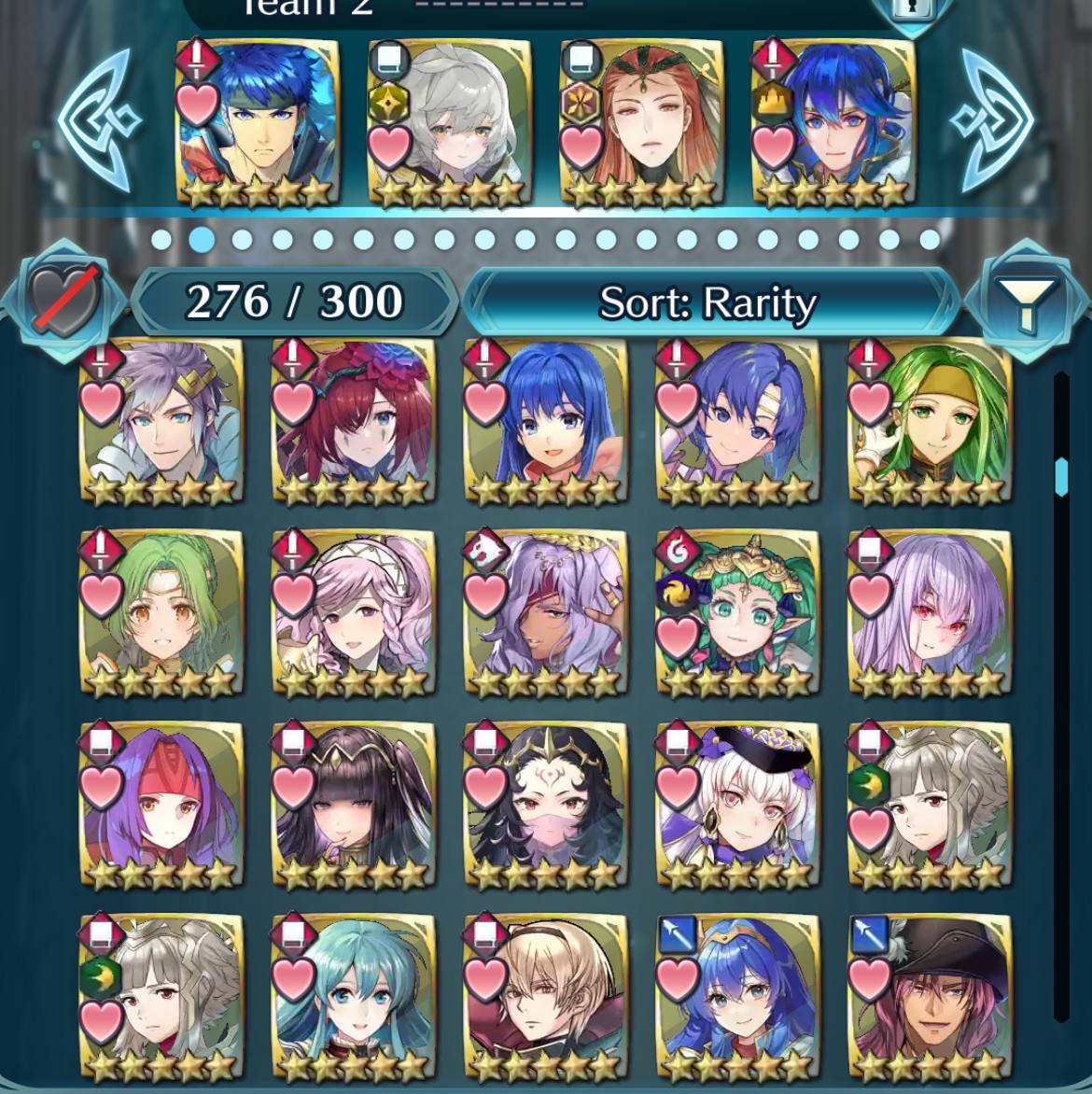Pick the green-haired hero with yellow headband
Viewport: 1092px width, 1094px height.
point(930,422)
